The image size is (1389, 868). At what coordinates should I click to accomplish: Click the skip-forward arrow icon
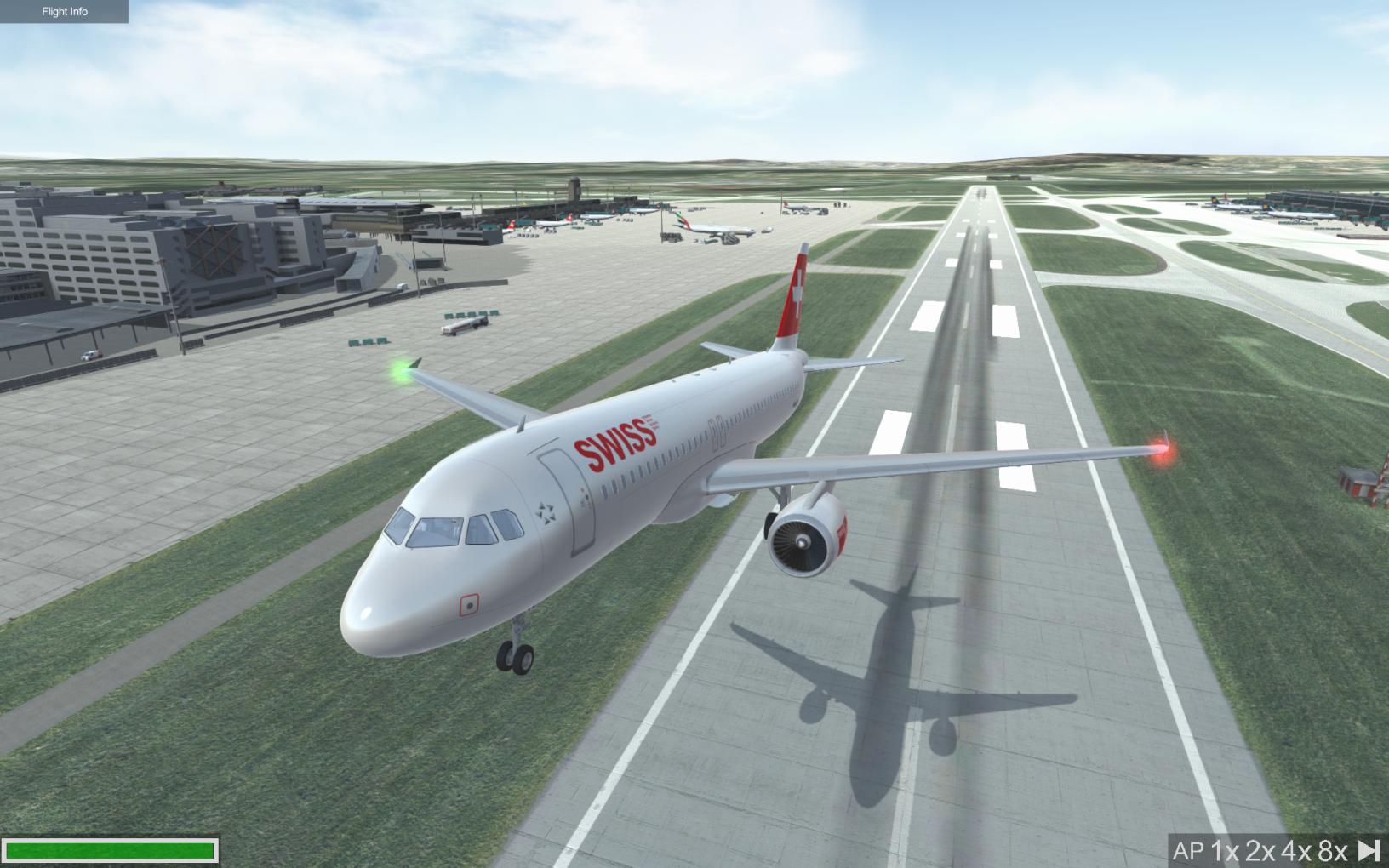click(x=1369, y=850)
